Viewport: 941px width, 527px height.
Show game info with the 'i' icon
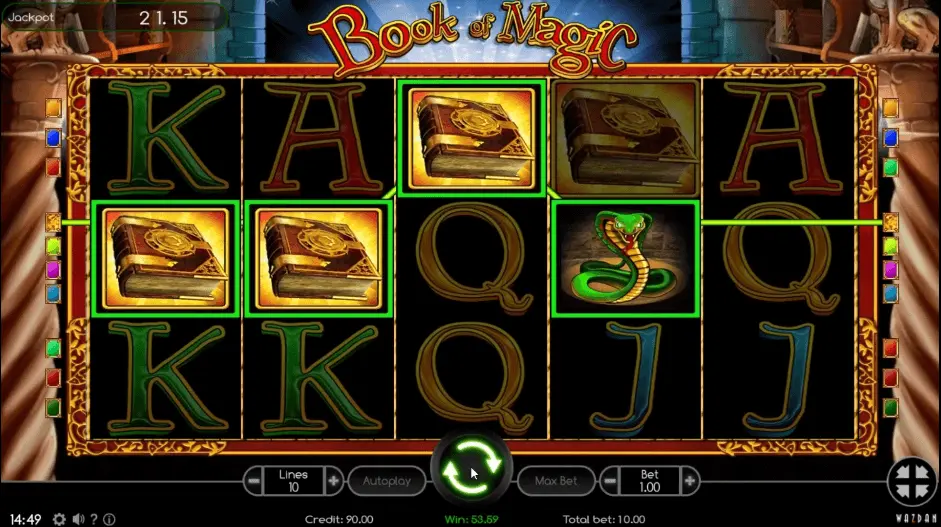[109, 519]
